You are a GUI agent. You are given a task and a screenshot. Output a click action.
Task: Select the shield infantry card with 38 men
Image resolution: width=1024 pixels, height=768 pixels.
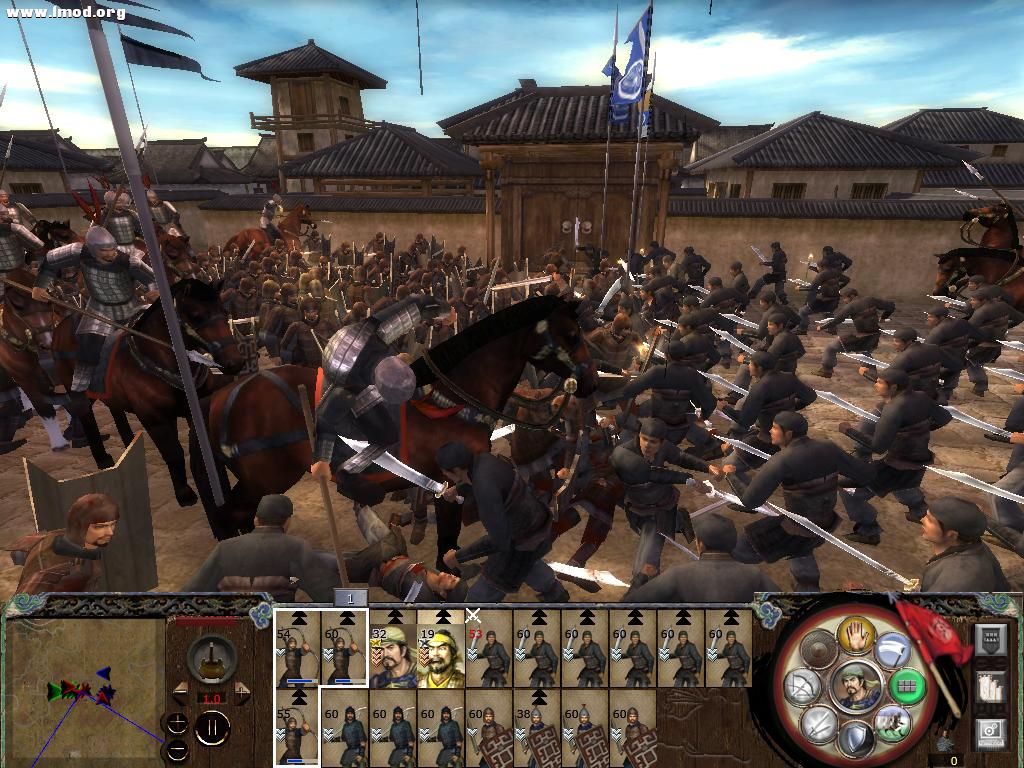[x=537, y=728]
